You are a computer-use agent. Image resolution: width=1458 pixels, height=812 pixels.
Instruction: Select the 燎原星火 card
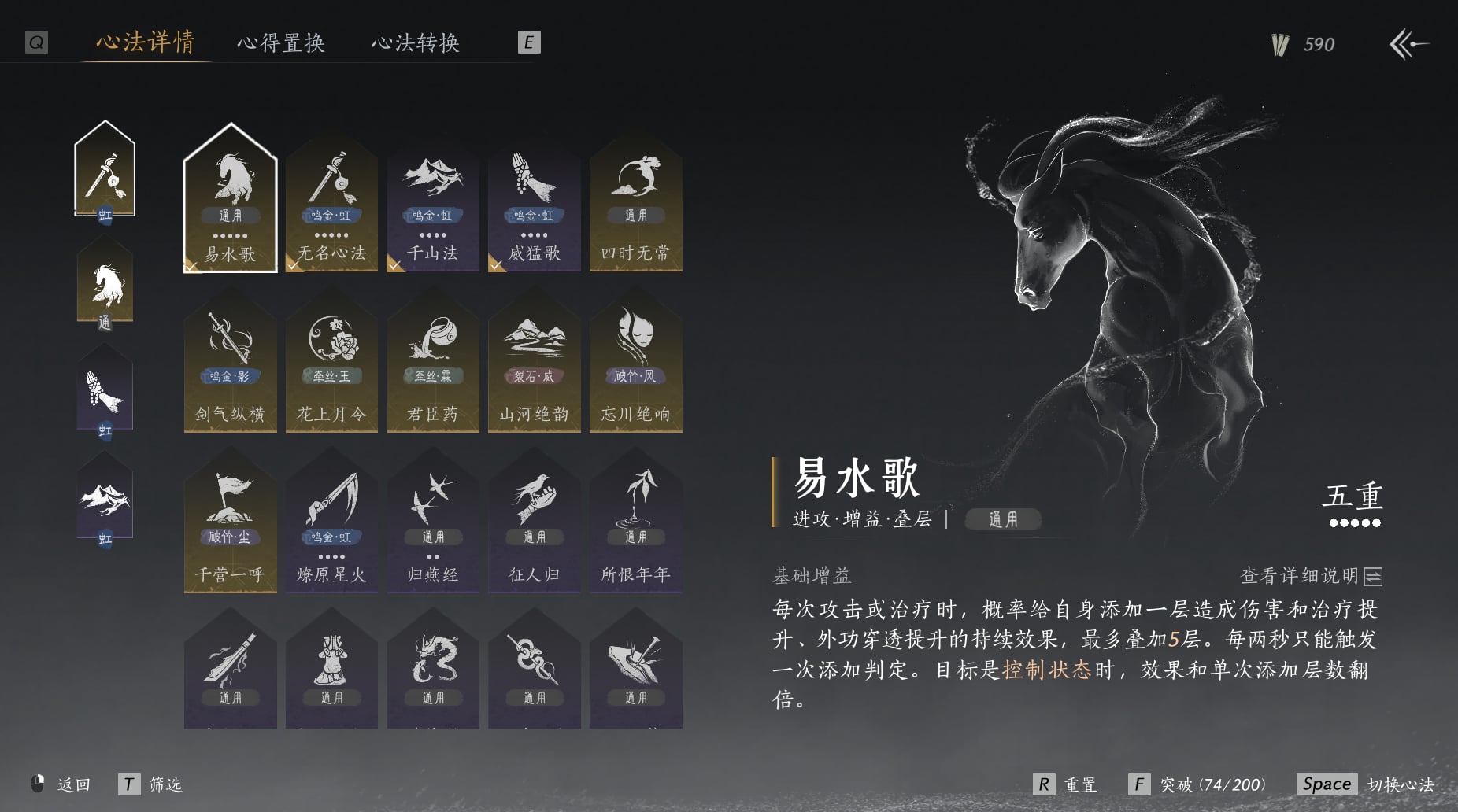pyautogui.click(x=331, y=527)
